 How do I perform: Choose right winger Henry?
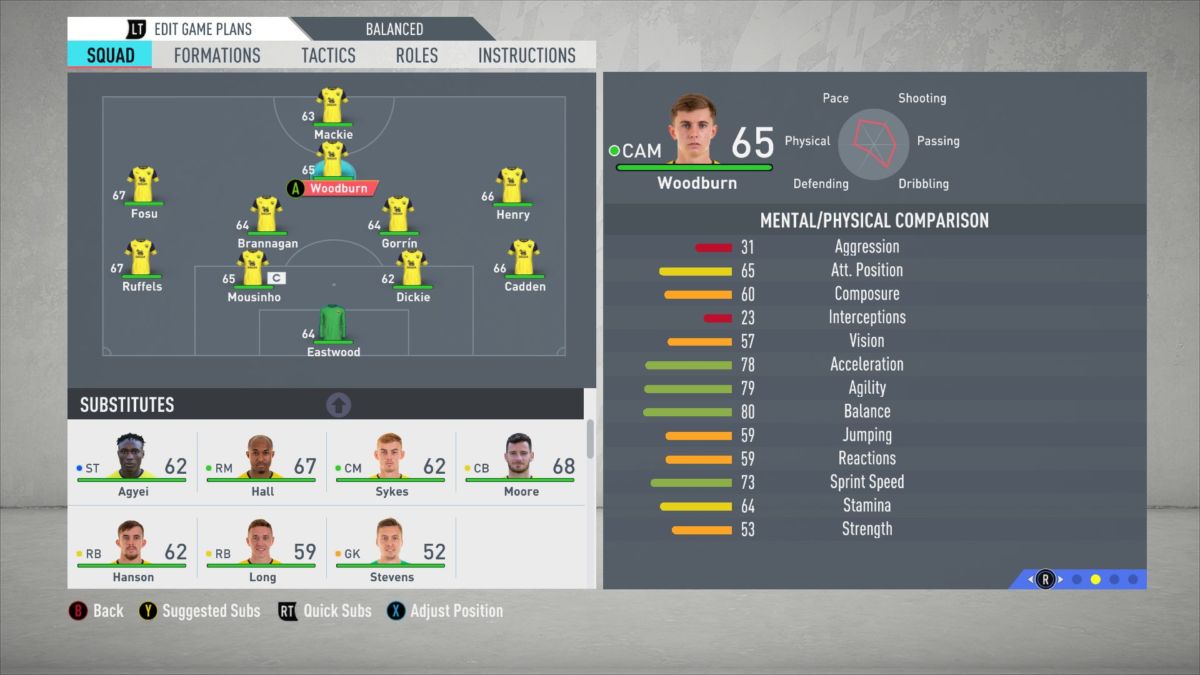click(x=512, y=189)
